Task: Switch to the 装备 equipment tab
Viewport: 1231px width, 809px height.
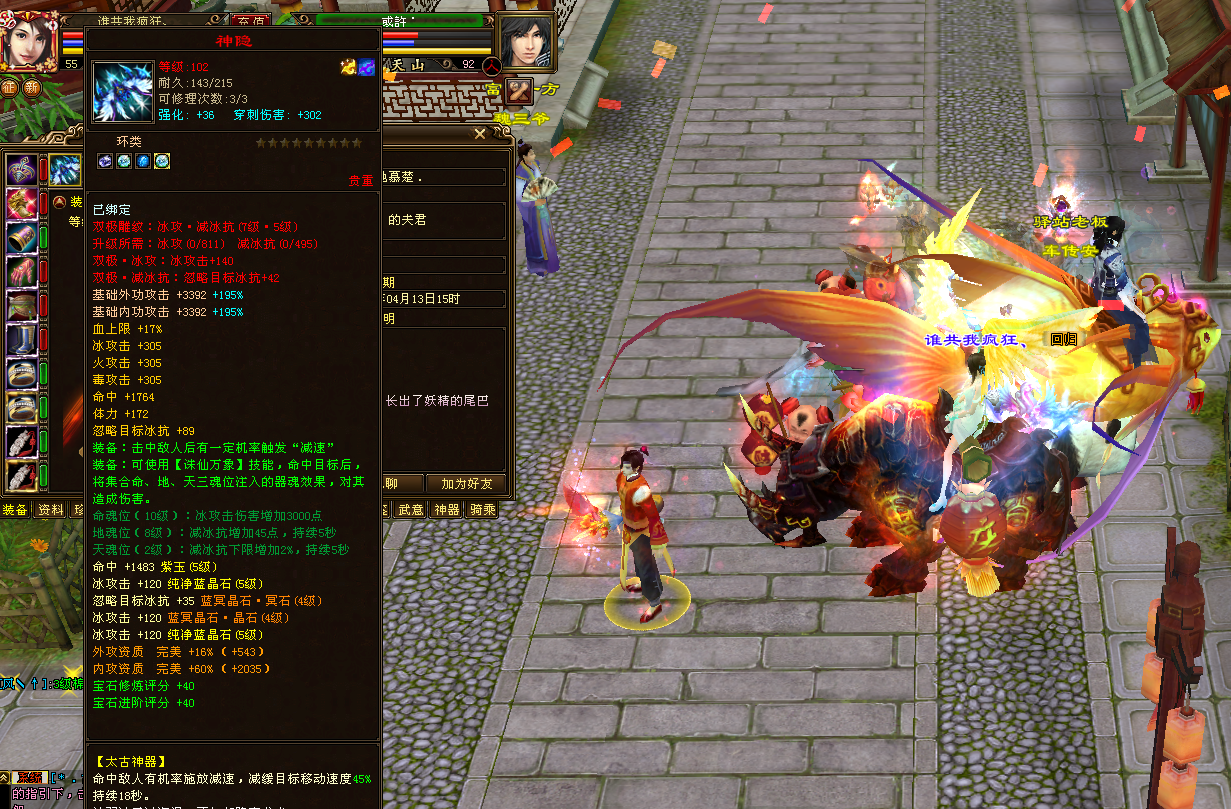Action: pyautogui.click(x=14, y=510)
